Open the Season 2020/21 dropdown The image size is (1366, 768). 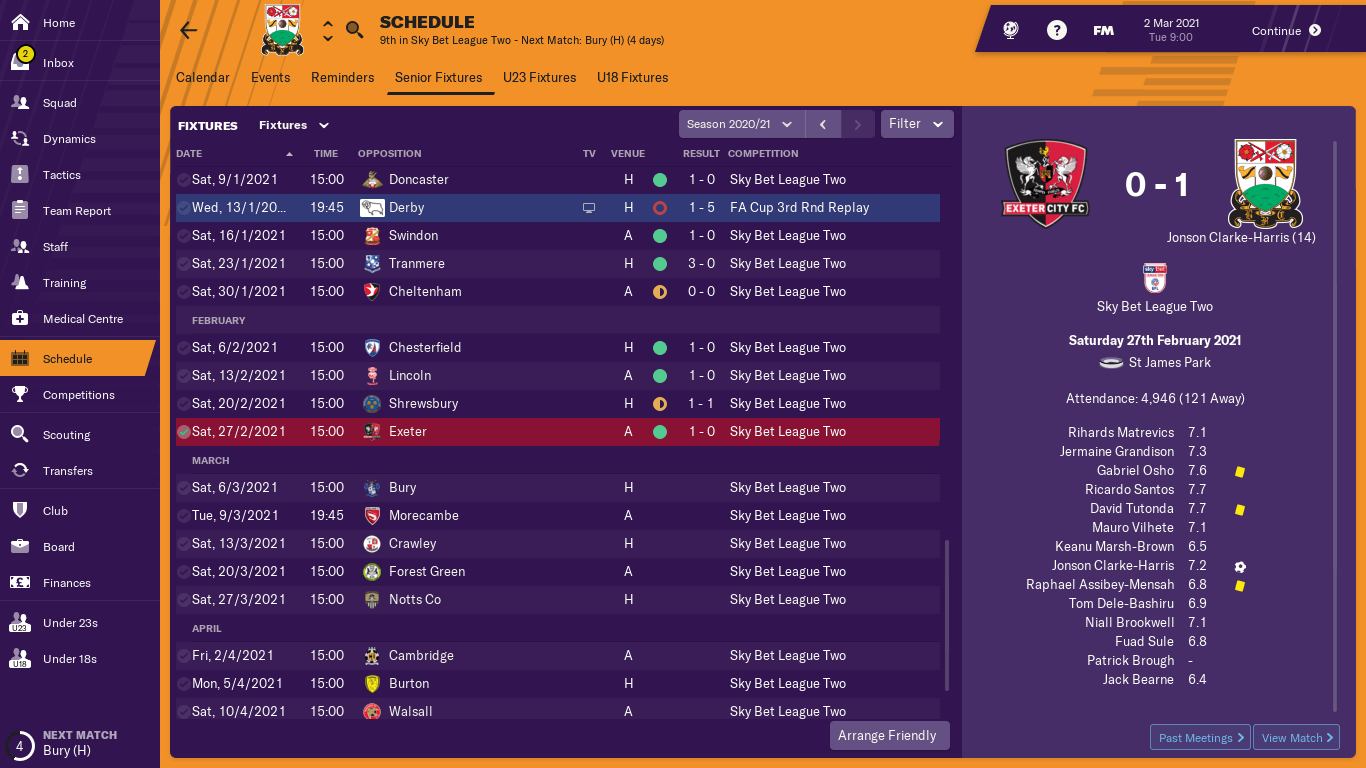[x=740, y=124]
